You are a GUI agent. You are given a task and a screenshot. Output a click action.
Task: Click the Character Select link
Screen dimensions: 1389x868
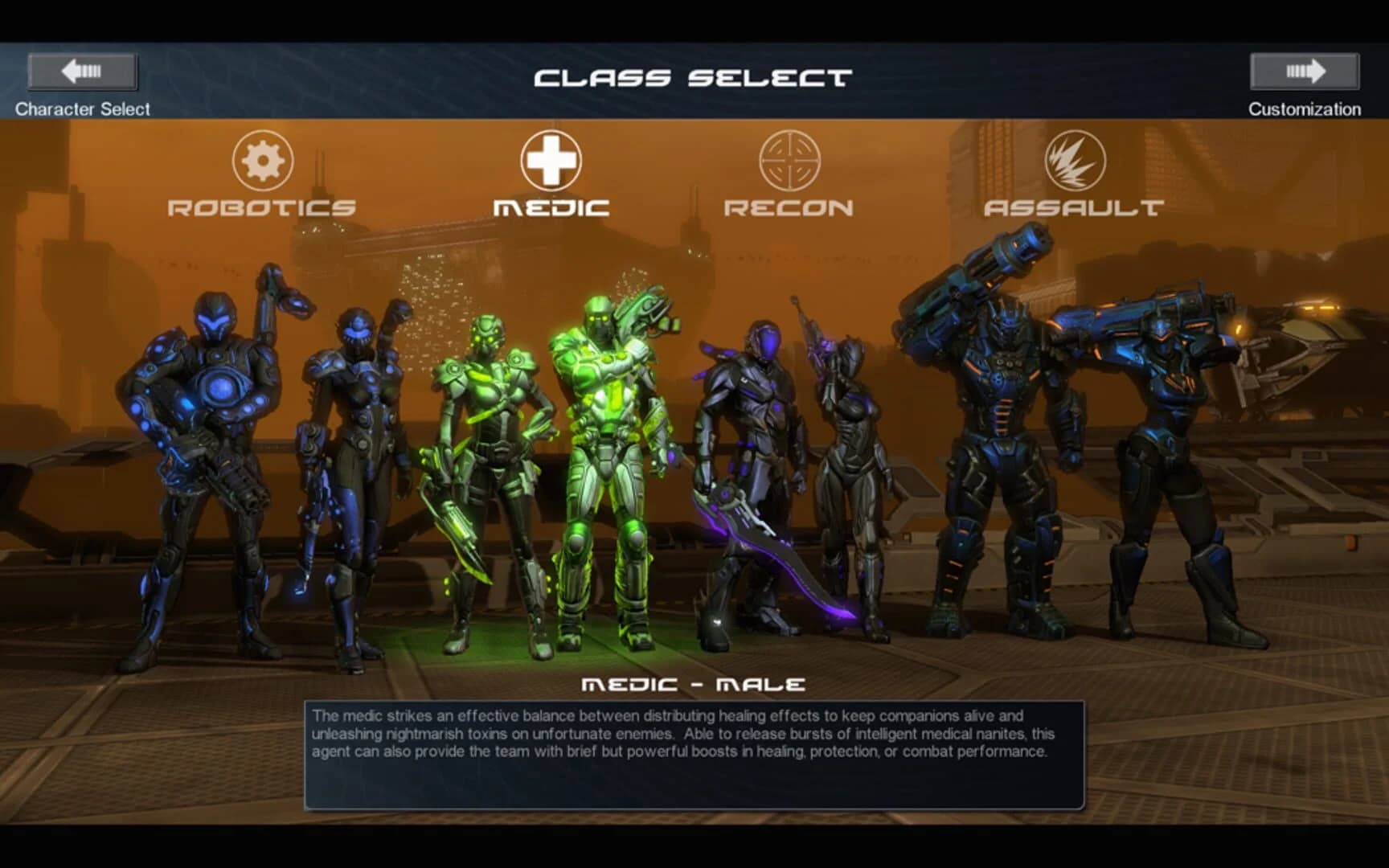(83, 108)
